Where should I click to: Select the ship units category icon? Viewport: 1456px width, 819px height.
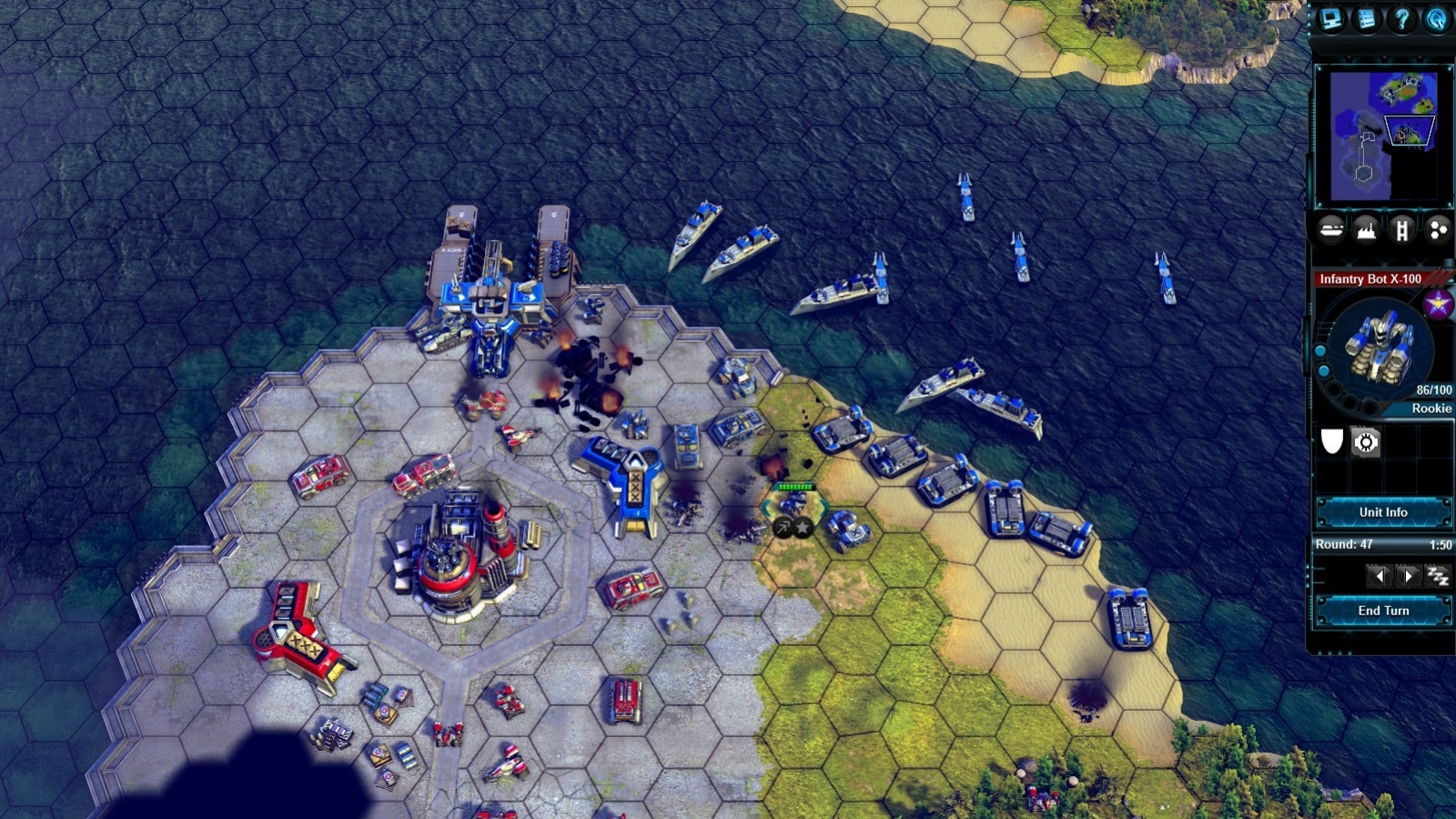coord(1331,230)
